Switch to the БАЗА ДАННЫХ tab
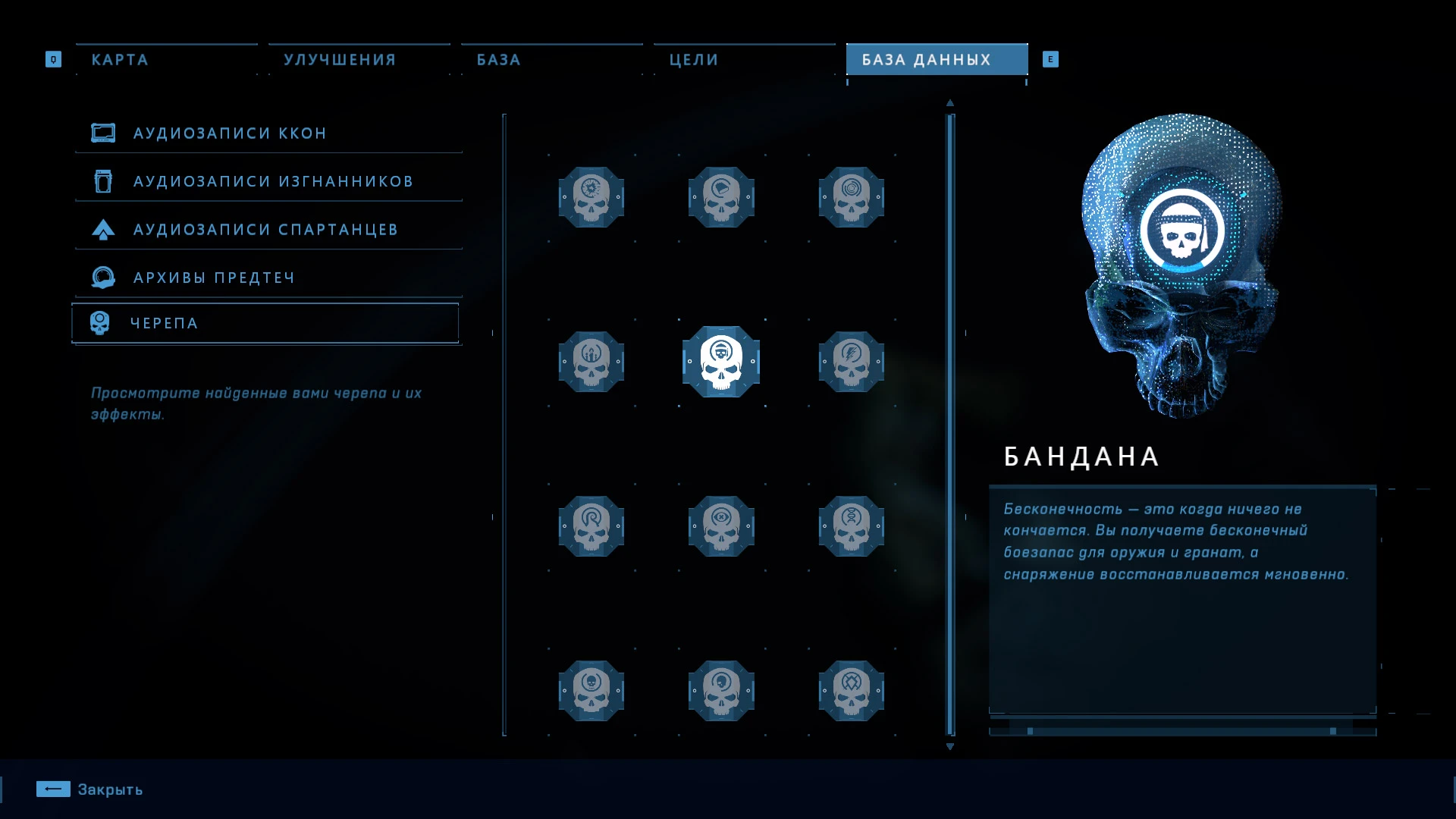 tap(936, 59)
